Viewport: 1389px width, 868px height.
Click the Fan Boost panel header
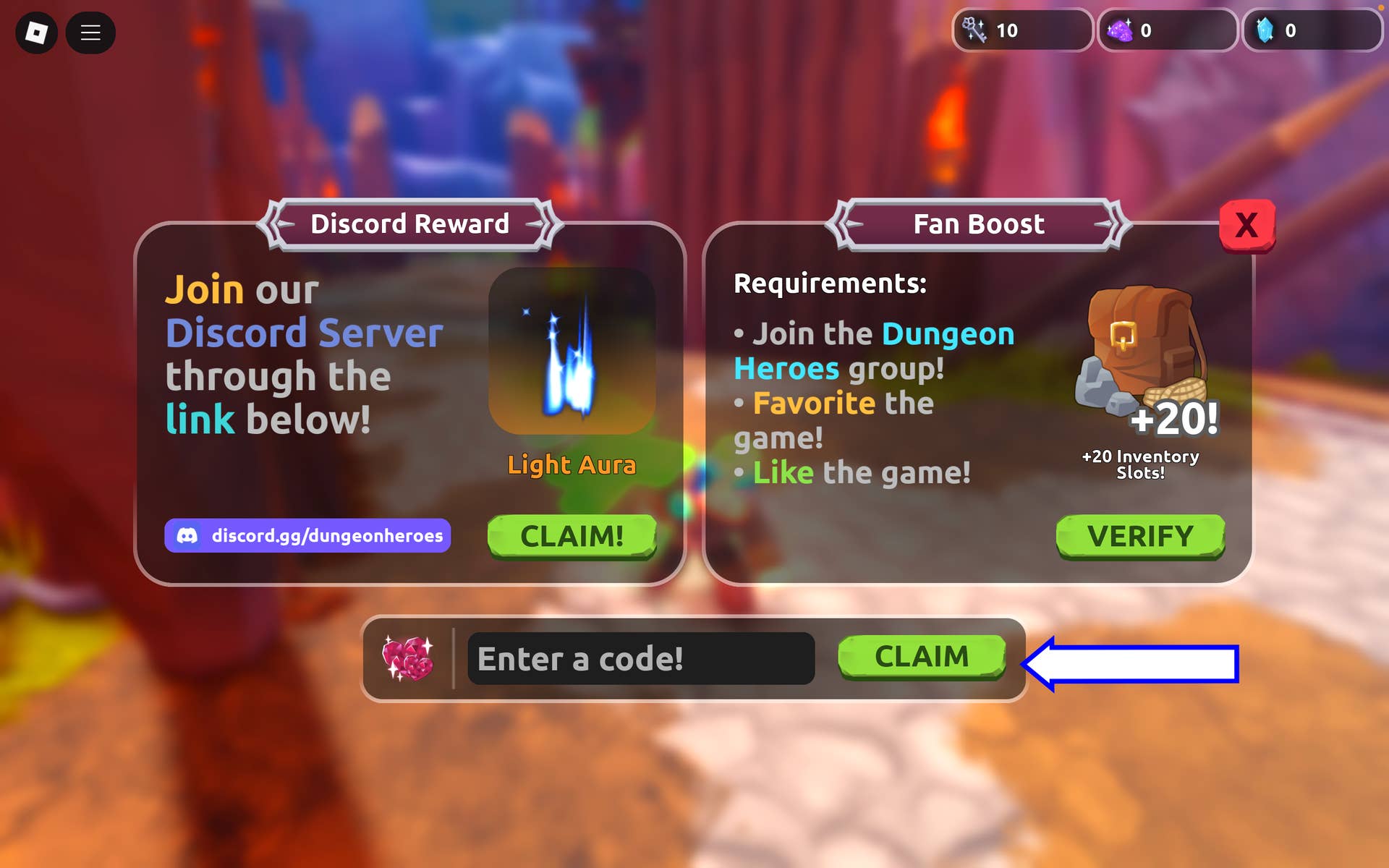978,224
